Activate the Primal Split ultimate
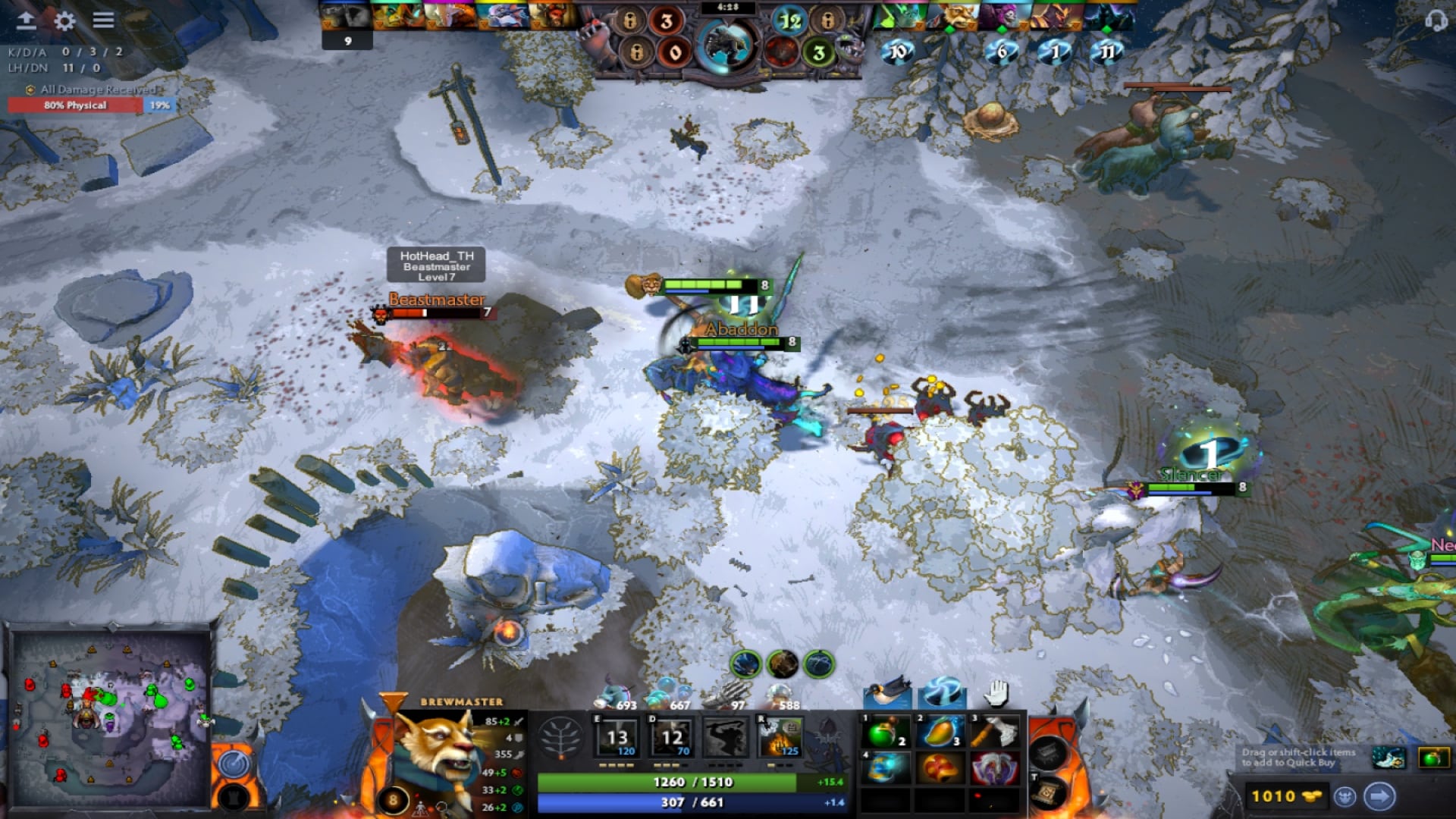 point(778,737)
